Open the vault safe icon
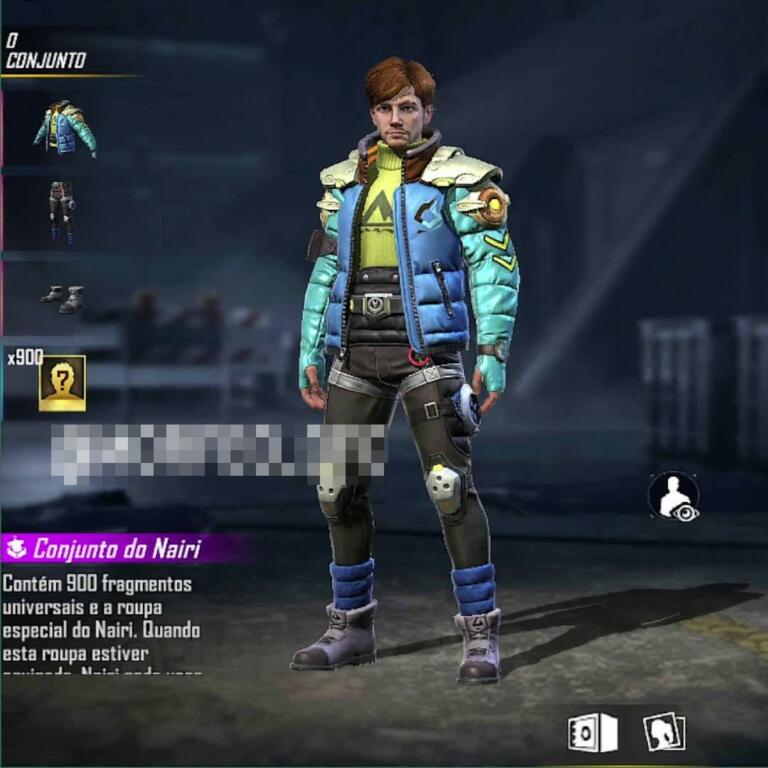The height and width of the screenshot is (768, 768). [592, 733]
